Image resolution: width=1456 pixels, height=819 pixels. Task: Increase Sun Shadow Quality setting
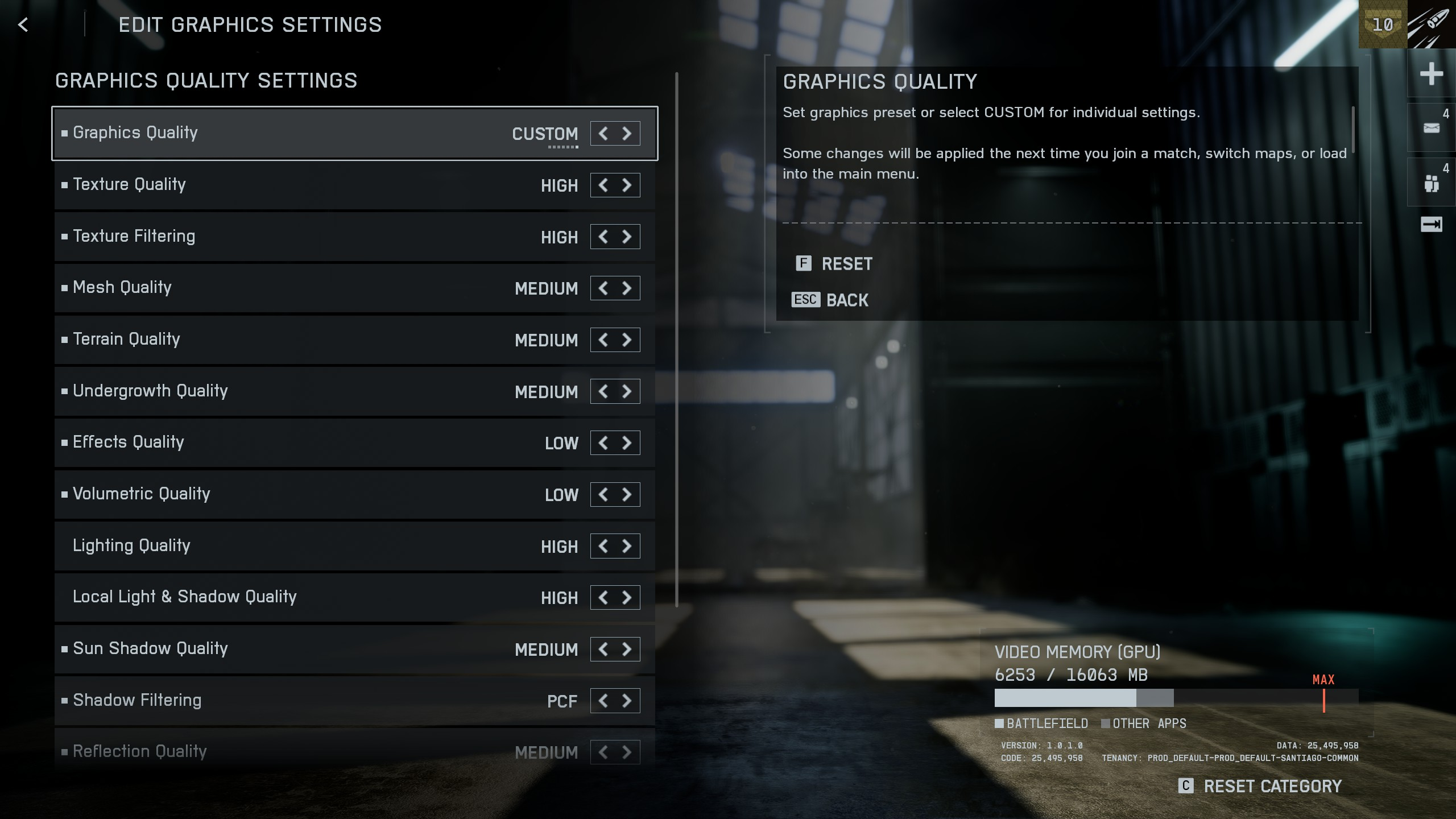pyautogui.click(x=627, y=650)
